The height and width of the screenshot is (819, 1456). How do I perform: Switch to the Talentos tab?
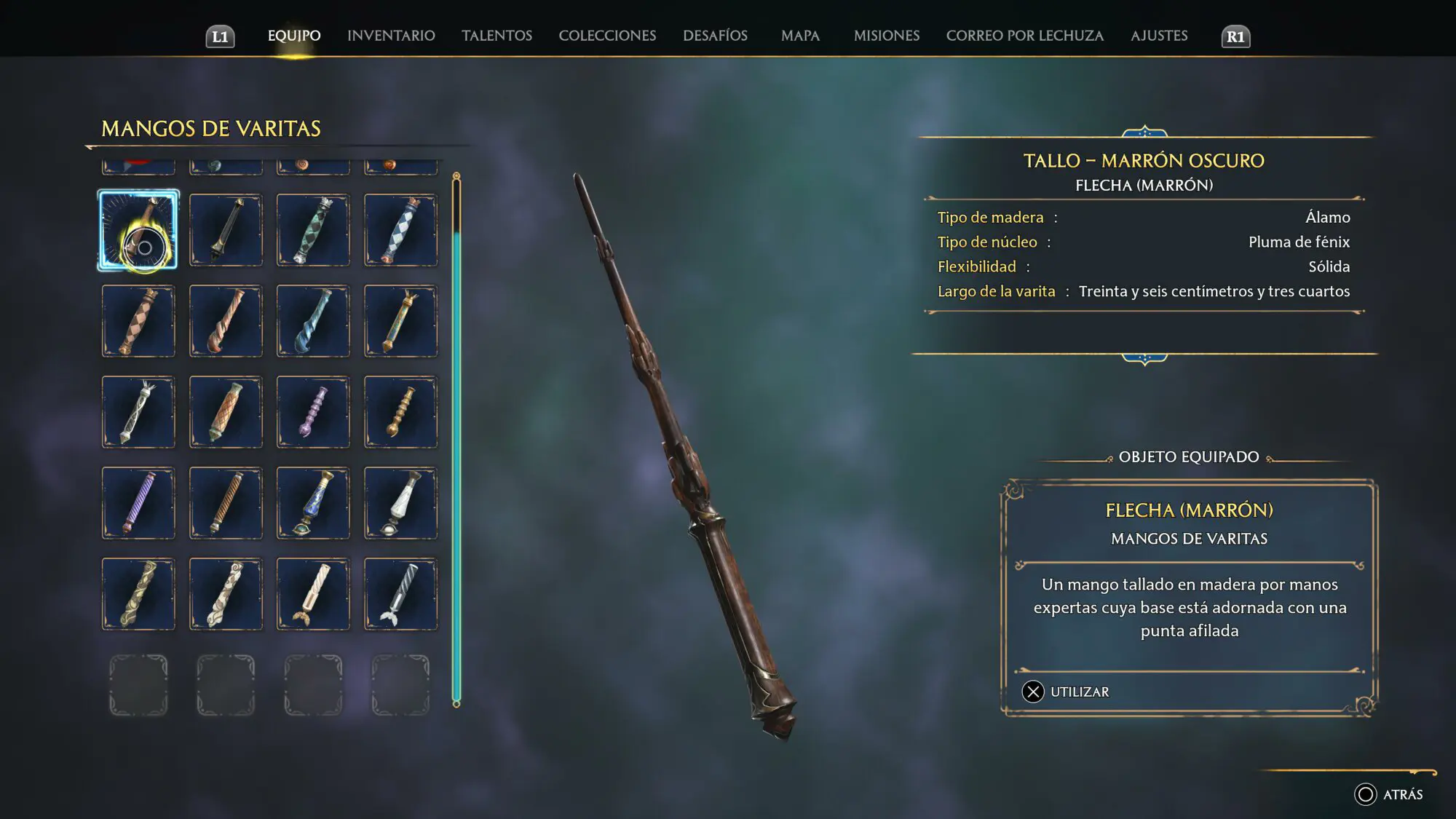point(496,36)
